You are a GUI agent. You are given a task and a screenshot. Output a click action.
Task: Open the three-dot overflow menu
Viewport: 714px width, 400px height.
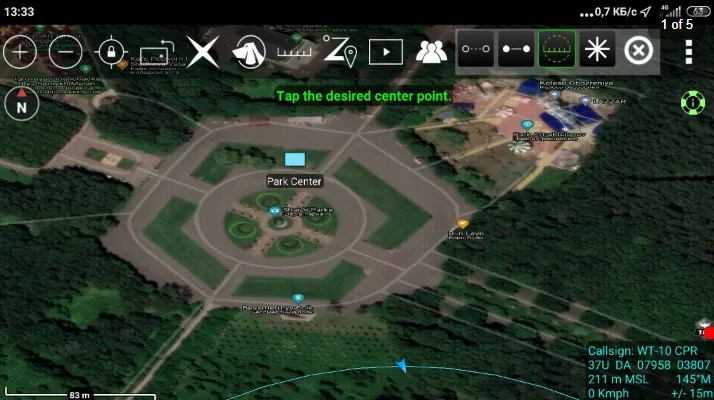tap(689, 52)
